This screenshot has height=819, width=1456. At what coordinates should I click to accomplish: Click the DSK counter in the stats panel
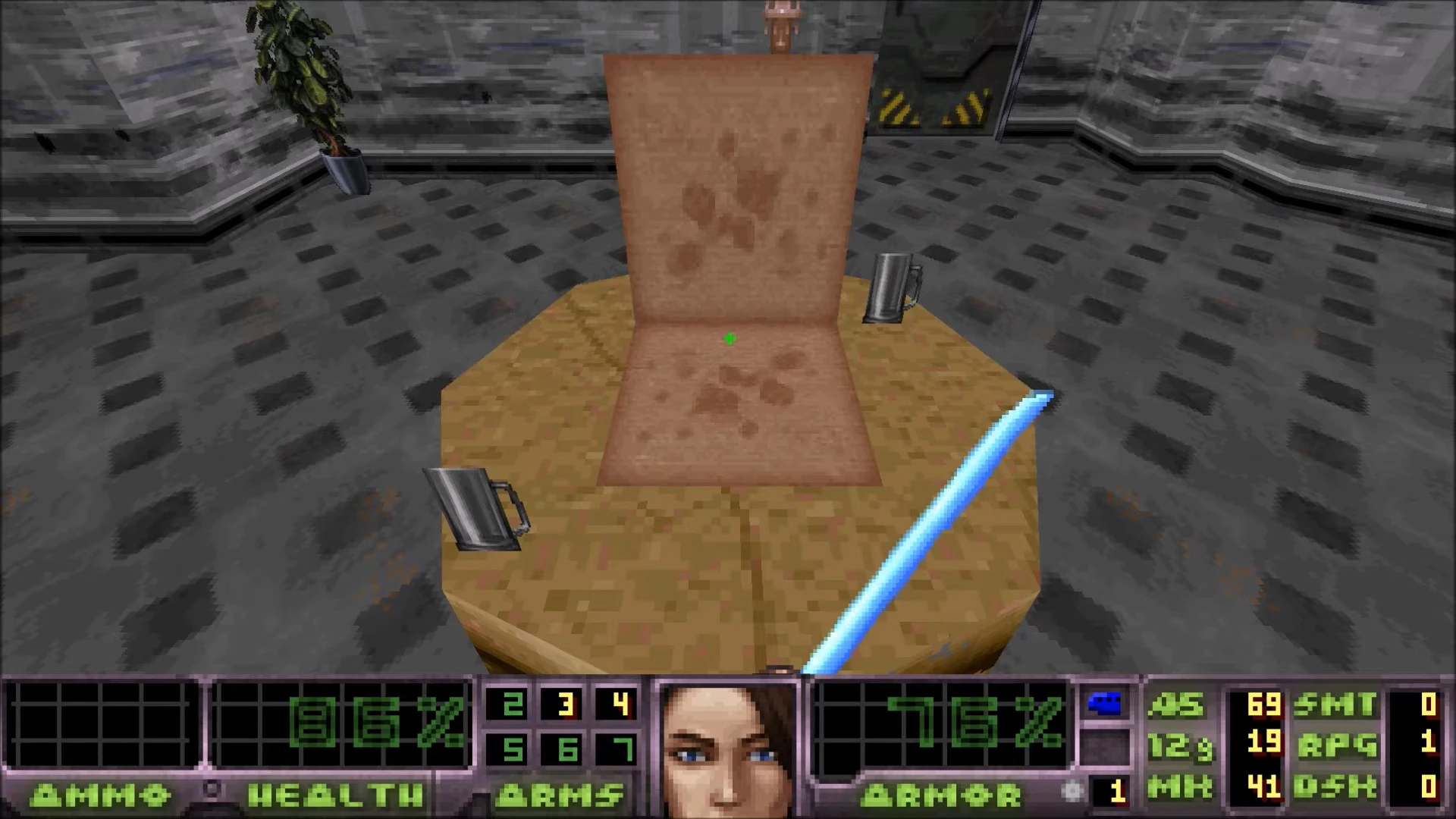click(x=1357, y=787)
